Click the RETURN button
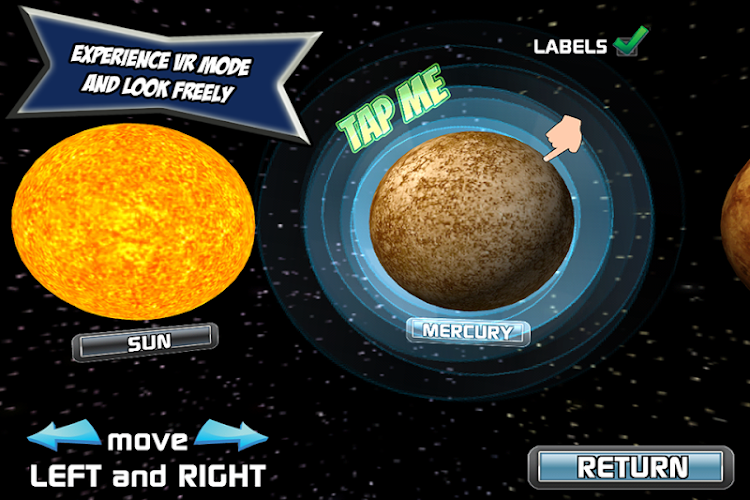Screen dimensions: 750x500 click(x=634, y=467)
